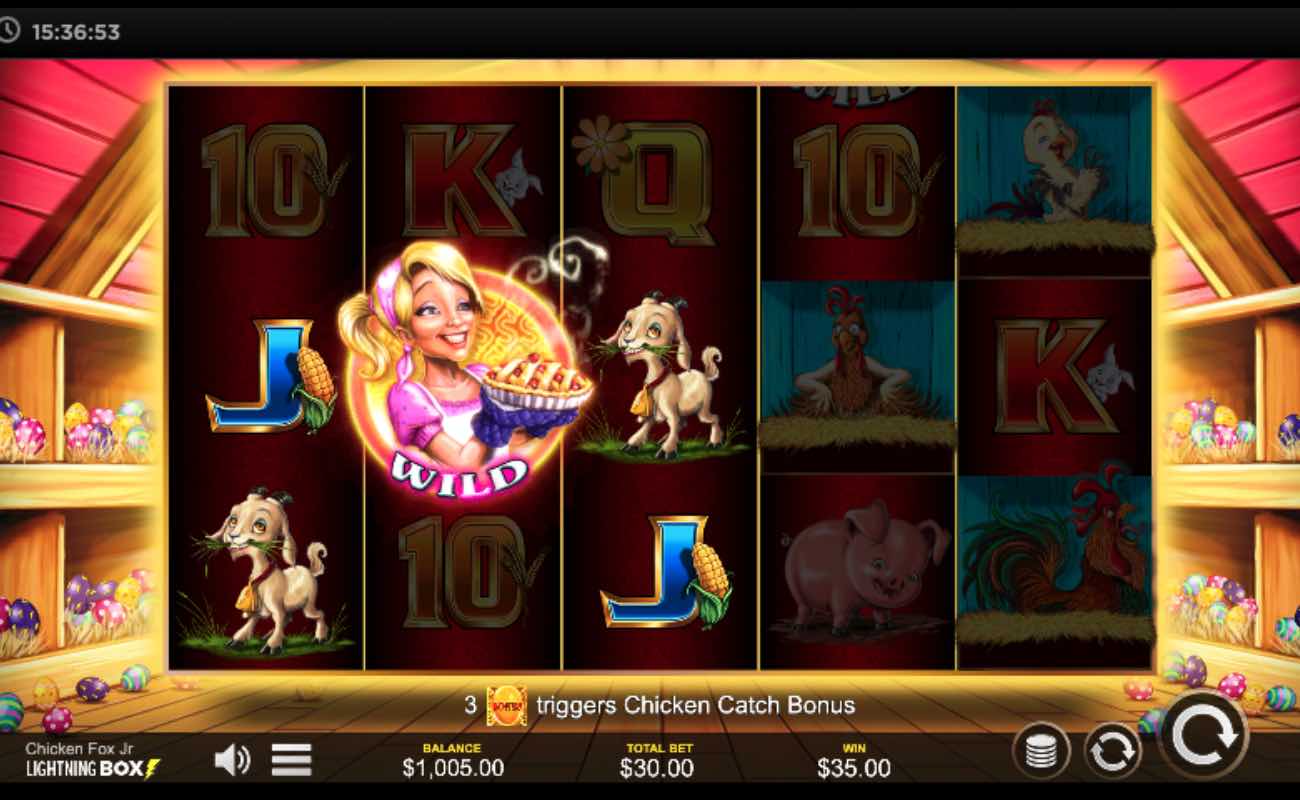This screenshot has height=800, width=1300.
Task: Open bet settings via the coin stack icon
Action: click(x=1043, y=751)
